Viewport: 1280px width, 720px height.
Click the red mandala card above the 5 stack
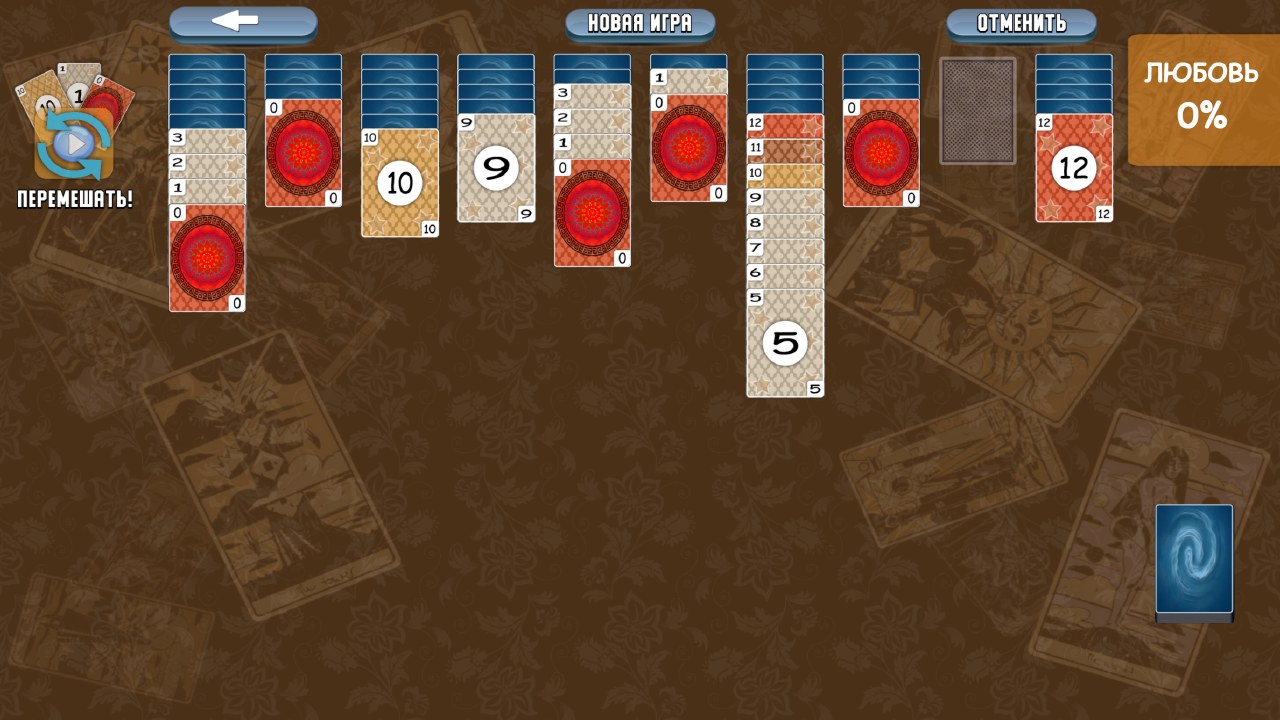pos(689,150)
